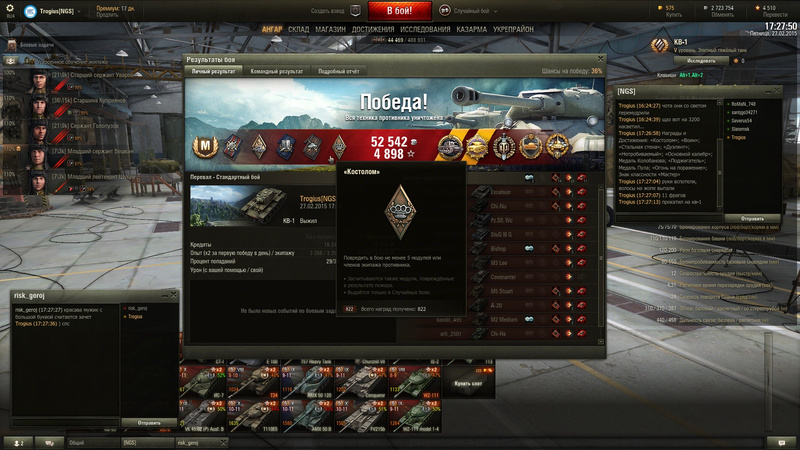The width and height of the screenshot is (800, 450).
Task: Close the battle results window
Action: tap(601, 60)
